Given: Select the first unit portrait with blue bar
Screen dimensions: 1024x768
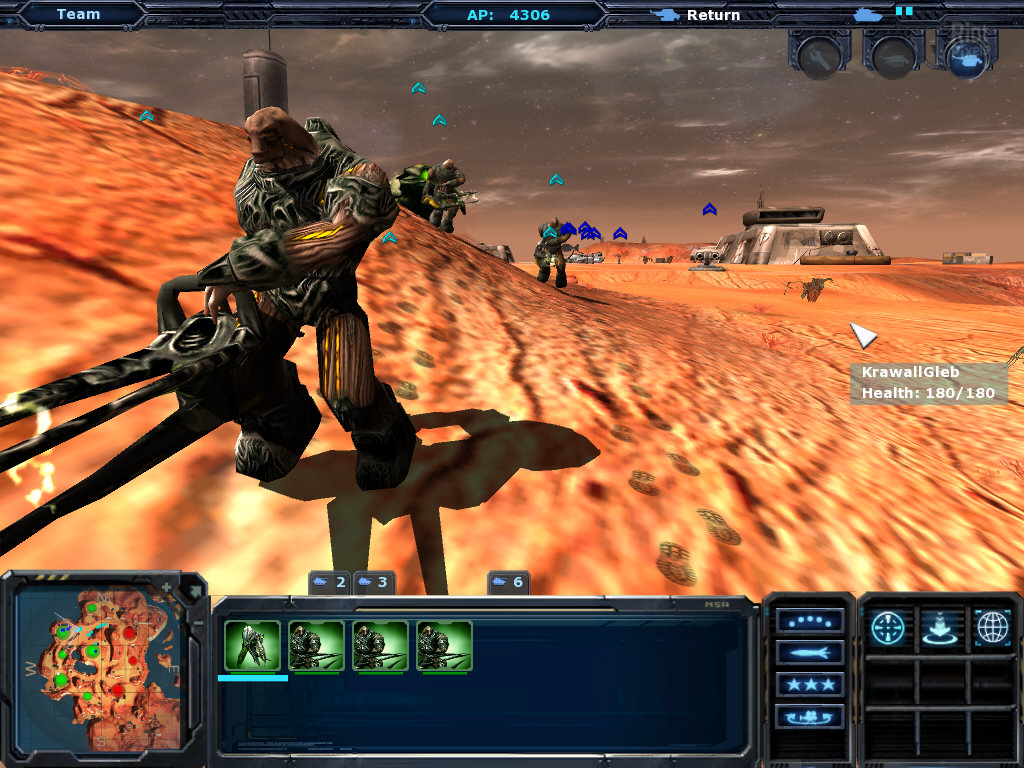Looking at the screenshot, I should [252, 645].
